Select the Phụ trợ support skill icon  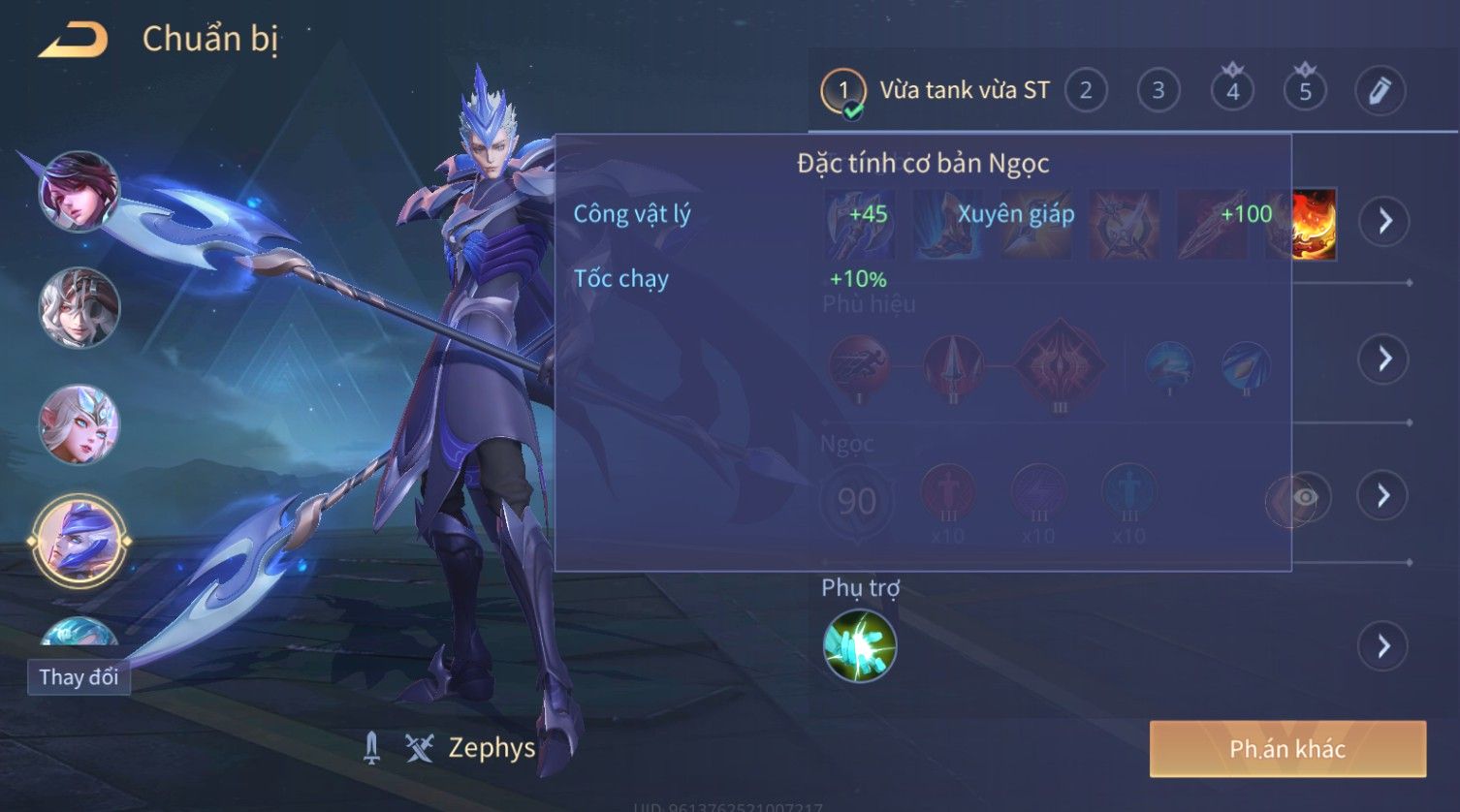[x=859, y=645]
